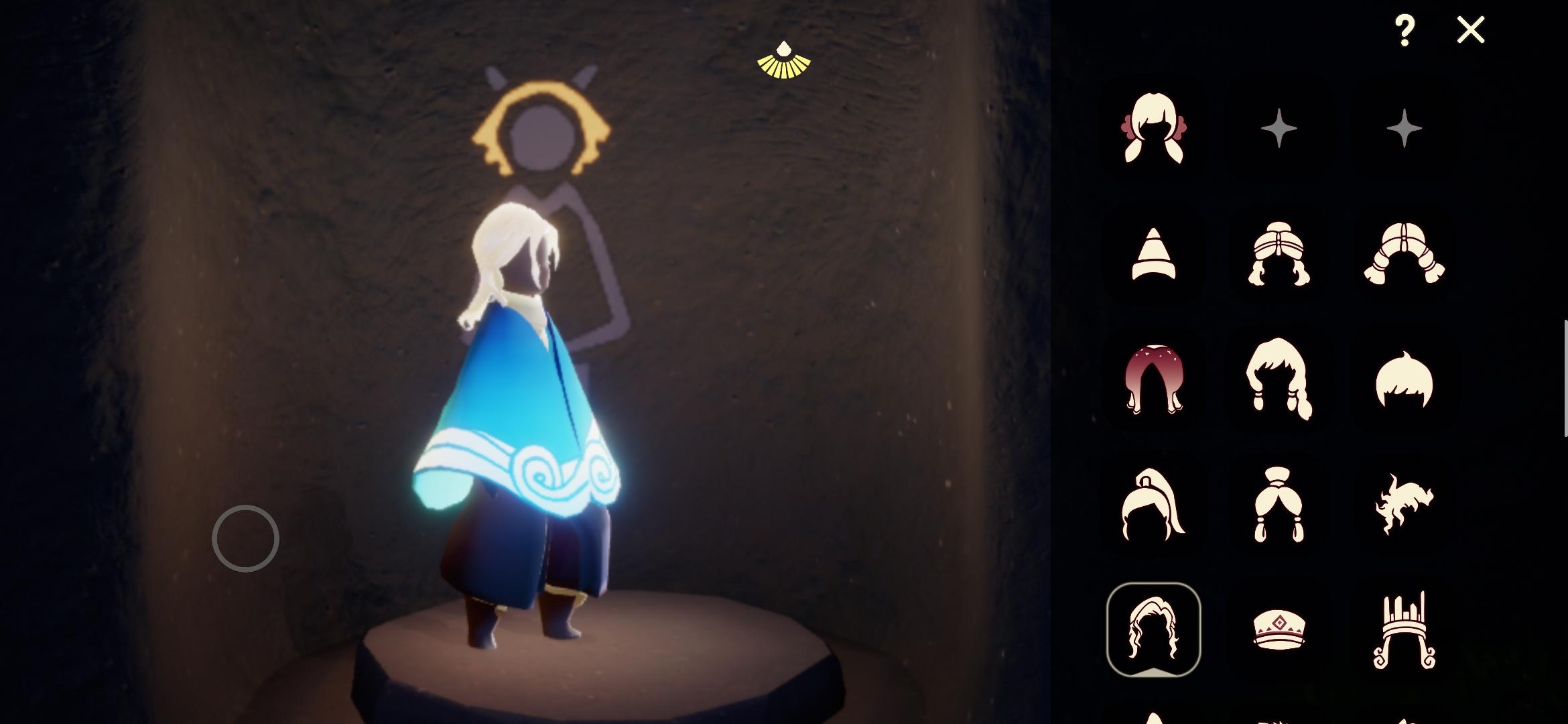Select the twin pigtail buns hairstyle

coord(1280,506)
